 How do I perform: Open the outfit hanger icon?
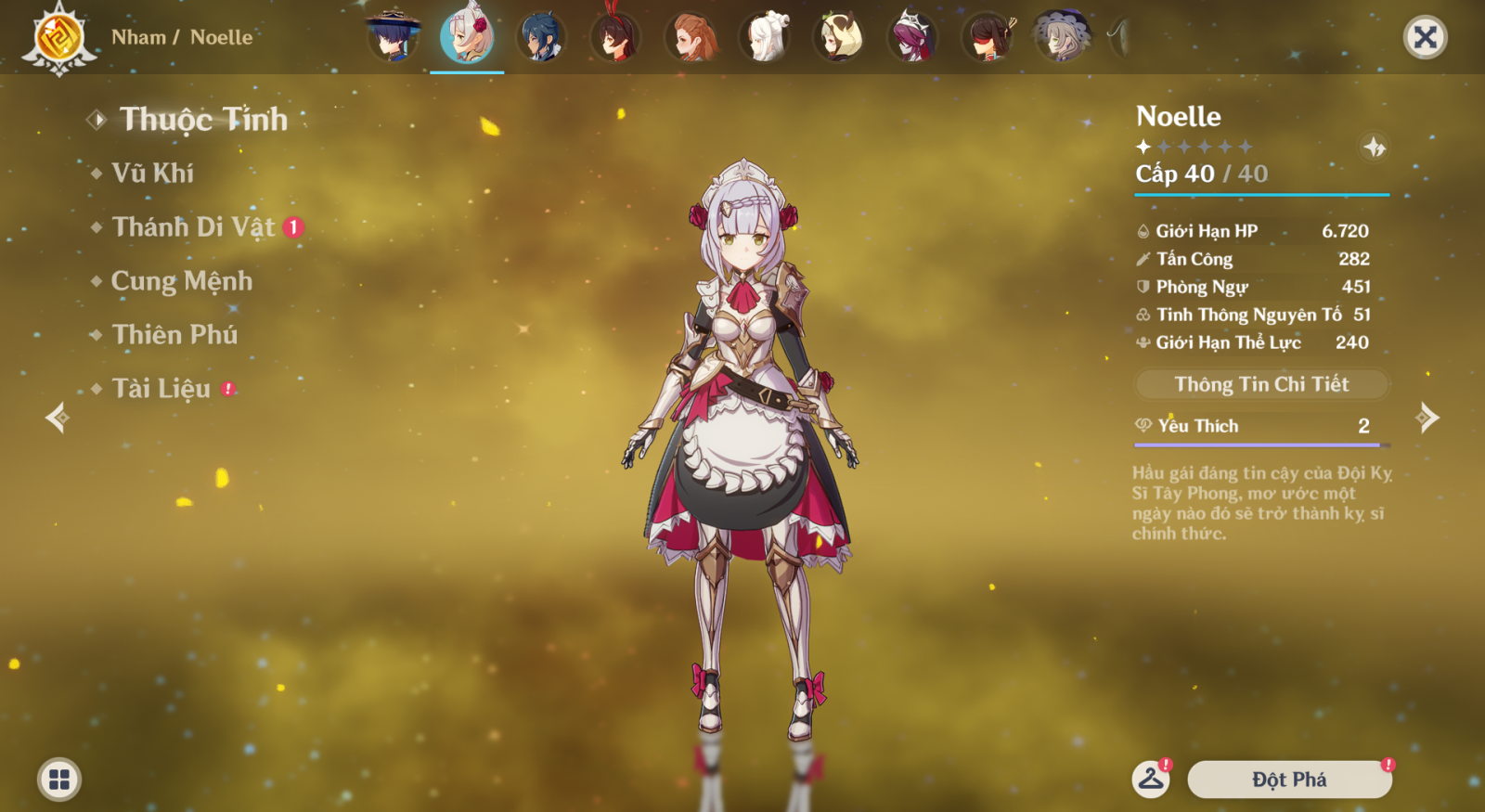1151,780
